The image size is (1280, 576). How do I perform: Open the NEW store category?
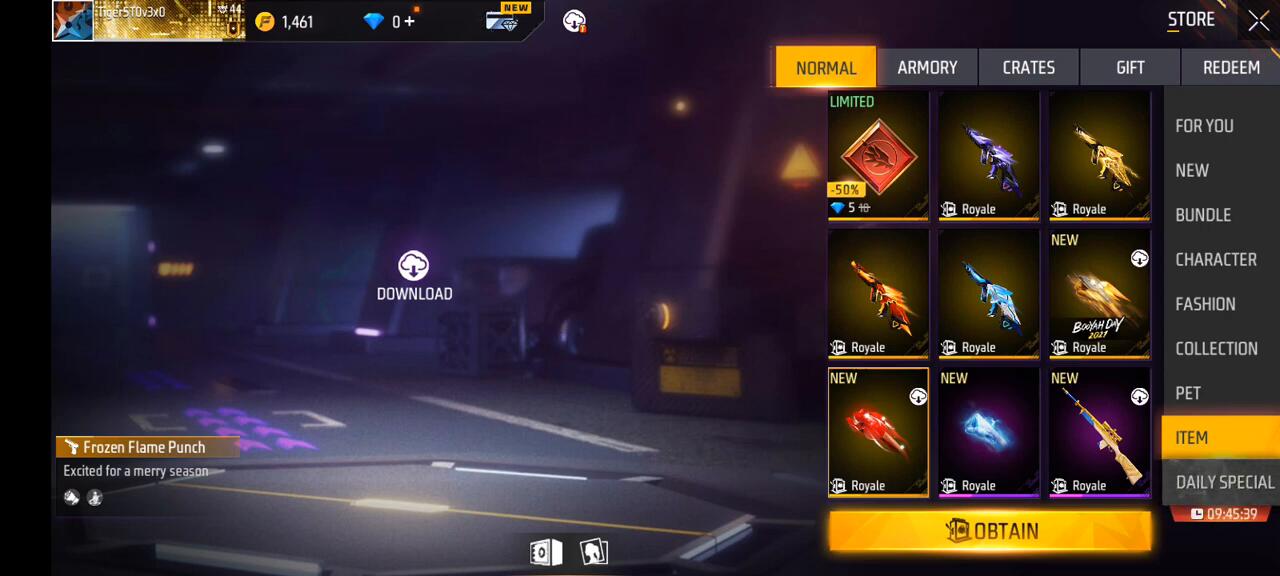[x=1192, y=170]
